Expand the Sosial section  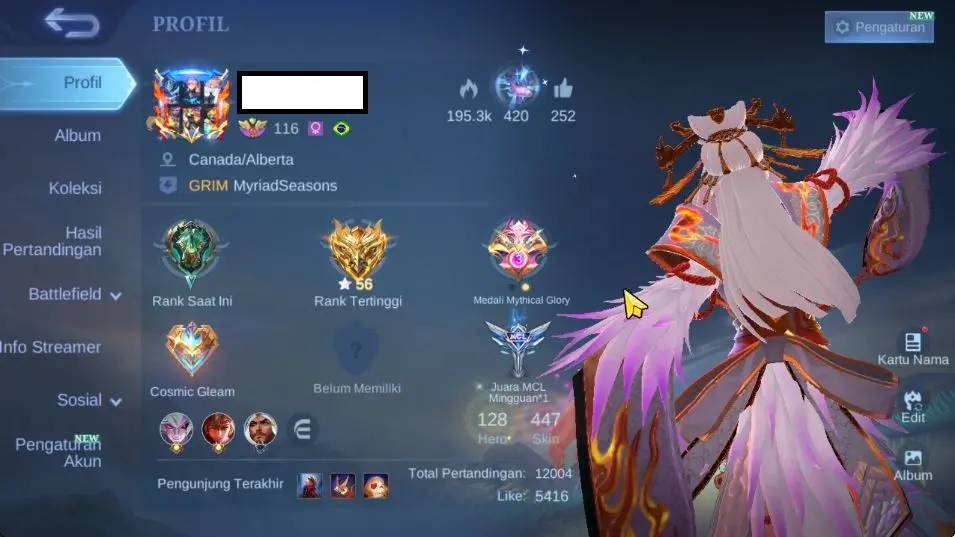[88, 400]
